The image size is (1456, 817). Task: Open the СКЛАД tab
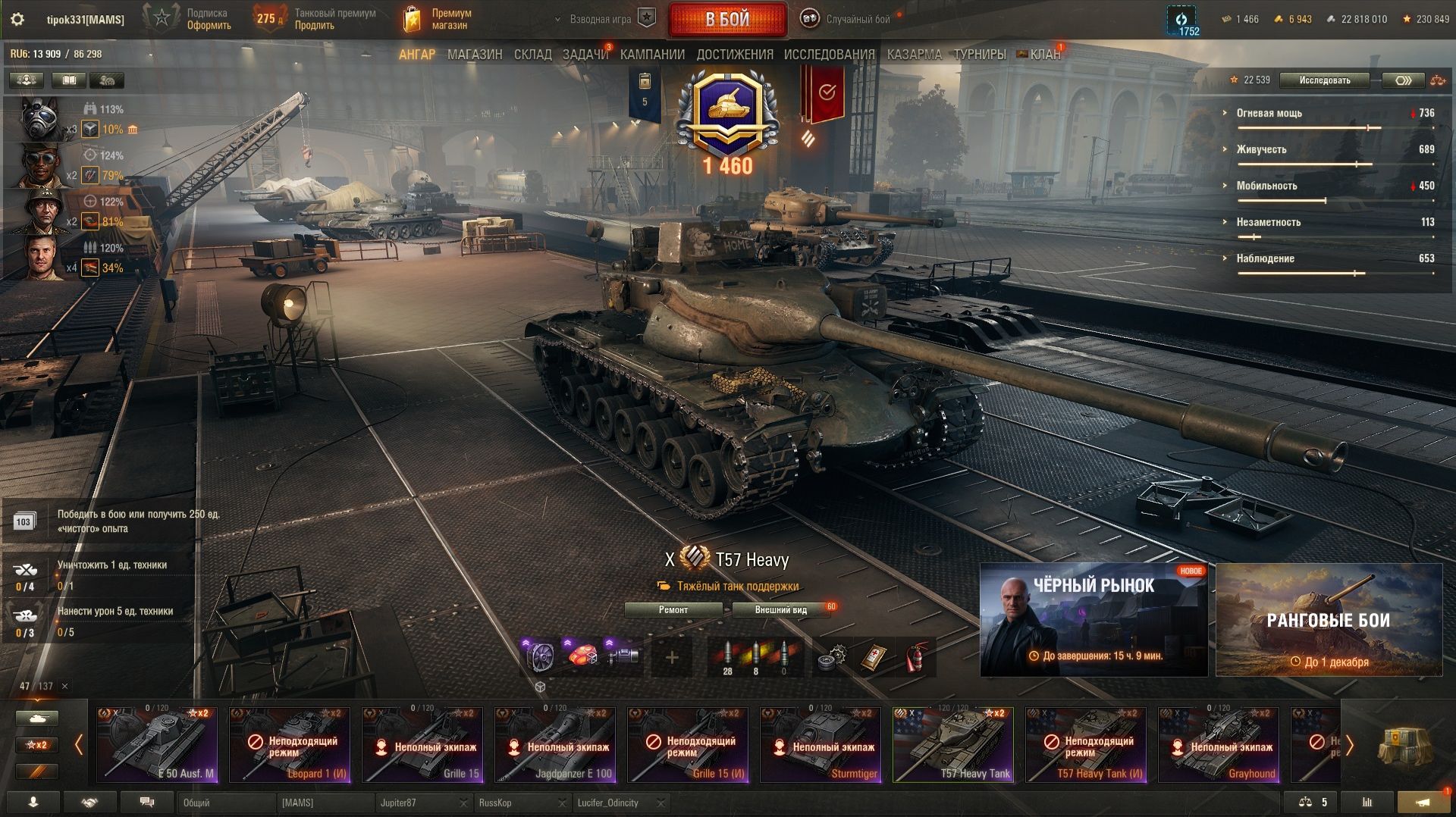coord(532,55)
